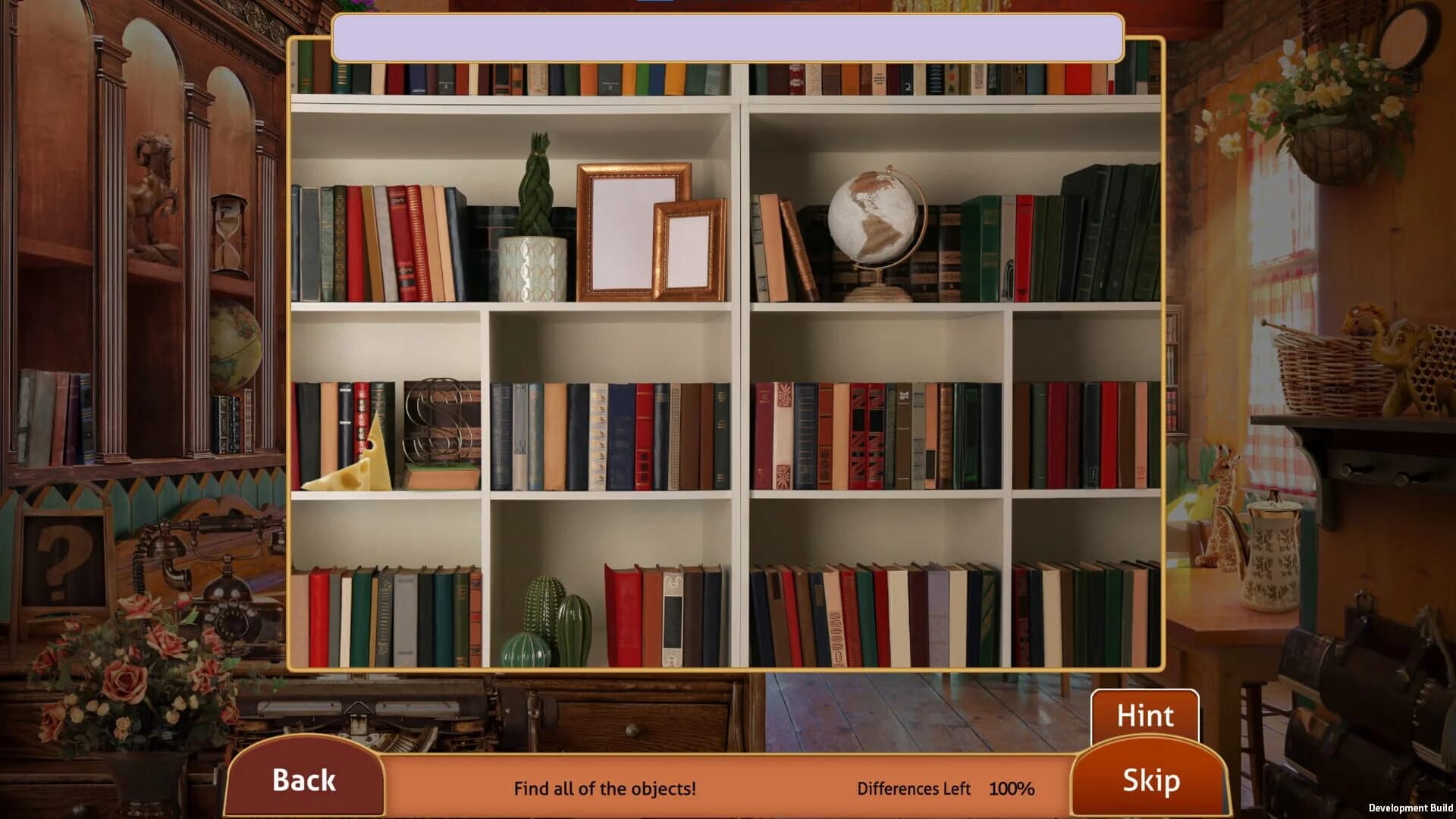The width and height of the screenshot is (1456, 819).
Task: Click the empty message banner at the top
Action: 726,38
